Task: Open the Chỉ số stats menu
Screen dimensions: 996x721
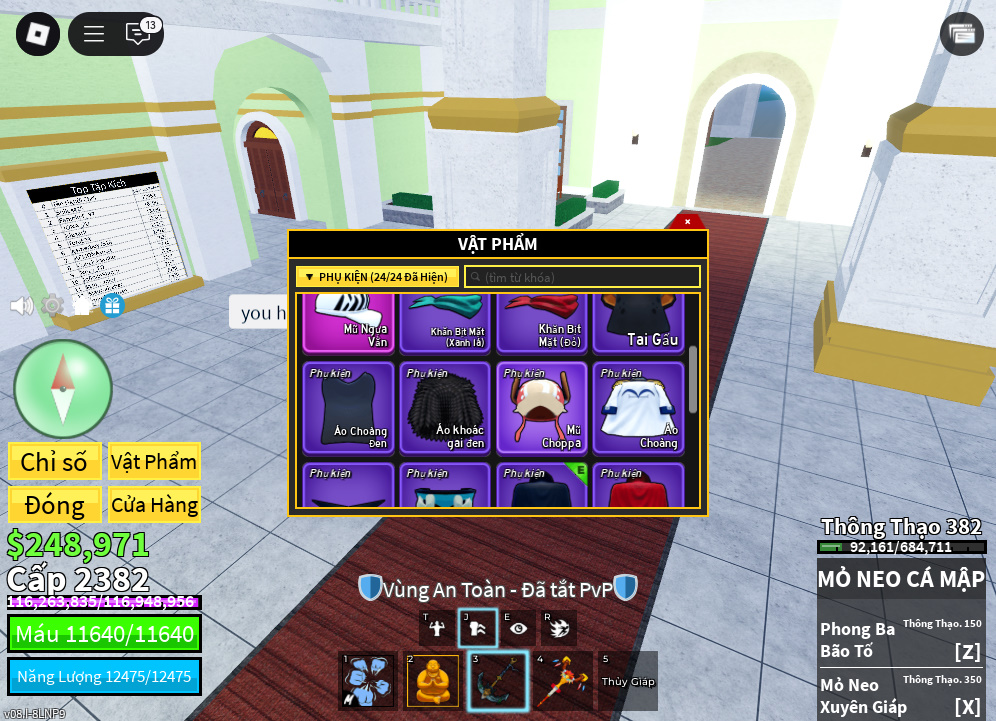Action: pos(54,462)
